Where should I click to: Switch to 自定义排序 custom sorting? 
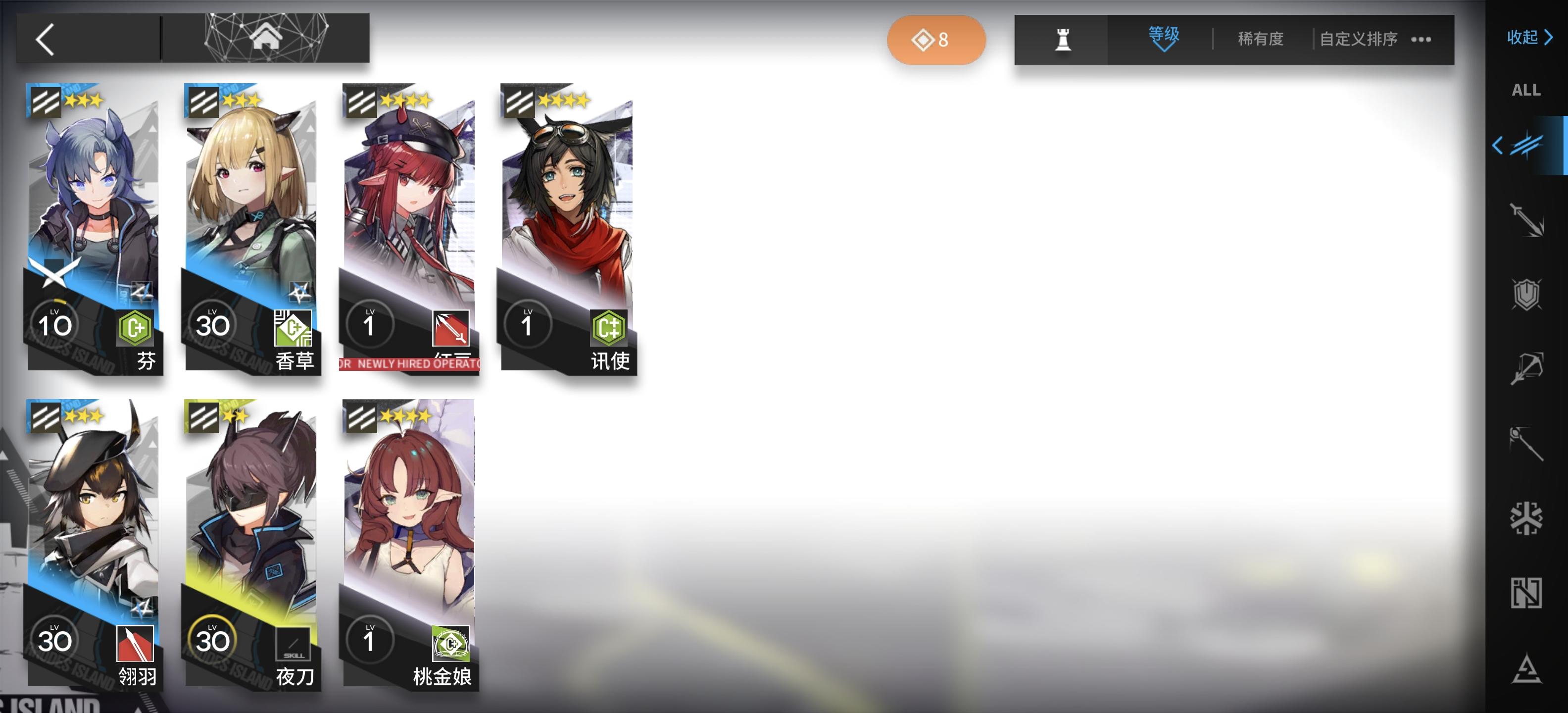coord(1356,39)
